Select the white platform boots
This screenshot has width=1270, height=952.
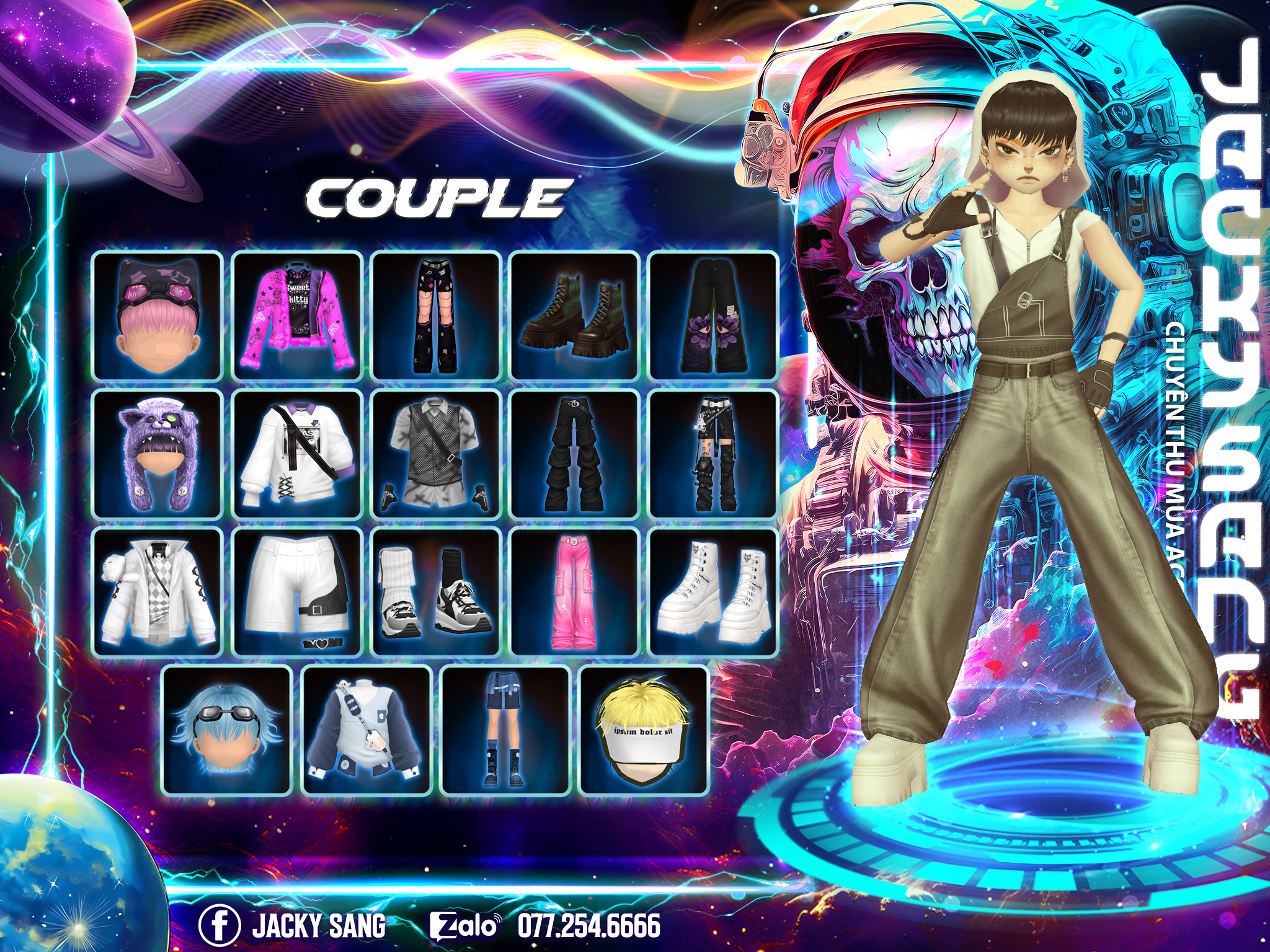click(714, 593)
